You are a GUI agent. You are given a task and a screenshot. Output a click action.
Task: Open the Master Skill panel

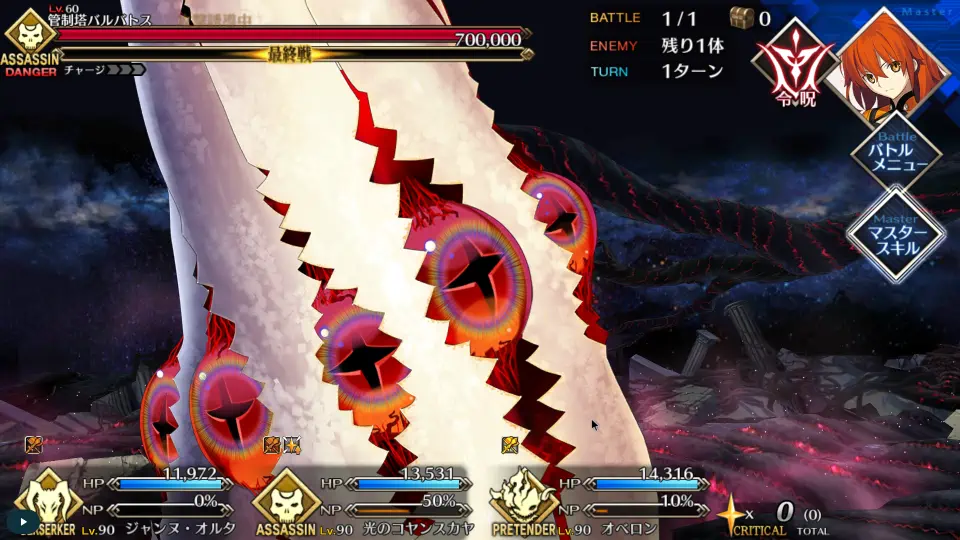pos(895,234)
